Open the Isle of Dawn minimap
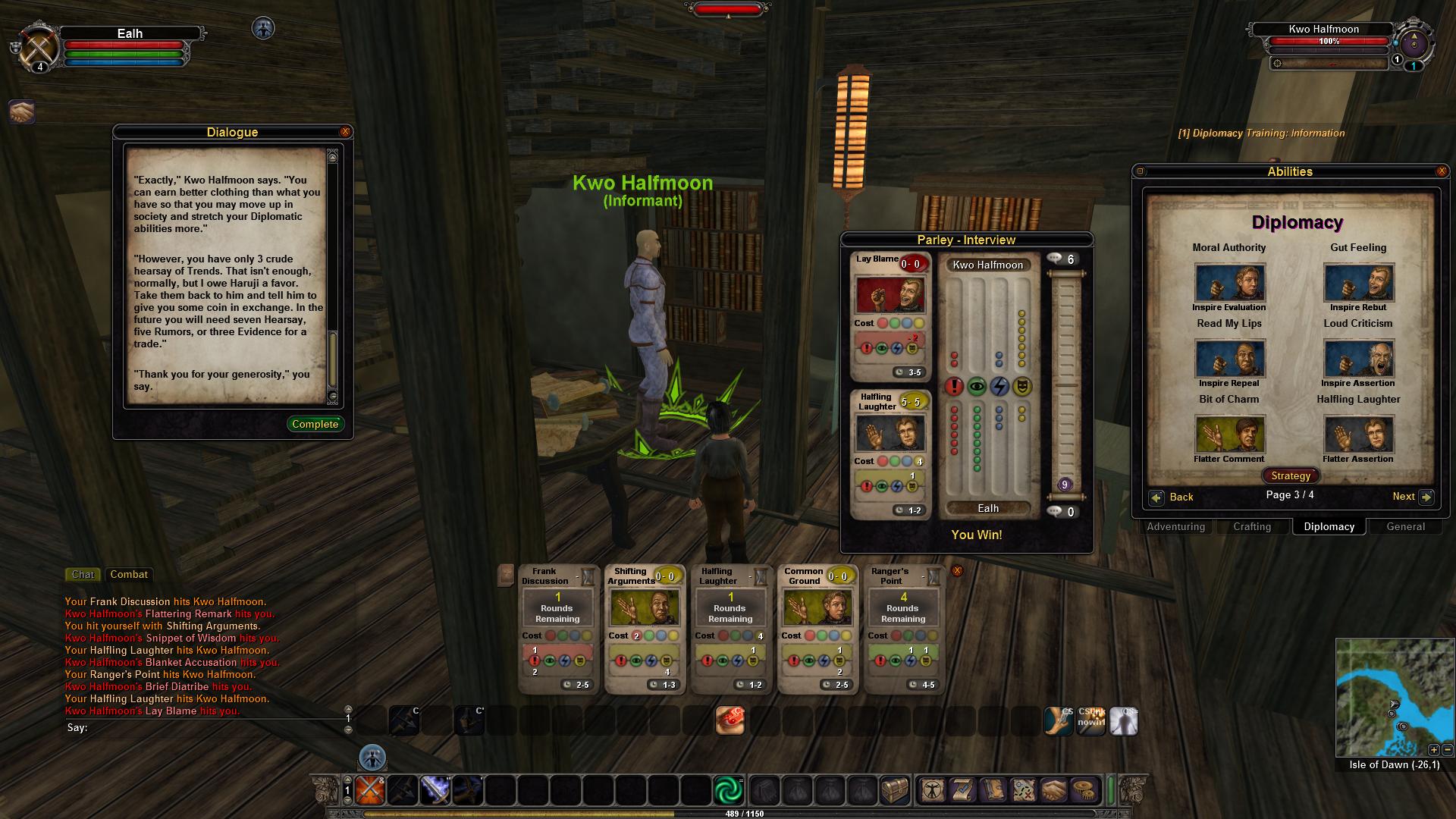Viewport: 1456px width, 819px height. coord(1394,698)
